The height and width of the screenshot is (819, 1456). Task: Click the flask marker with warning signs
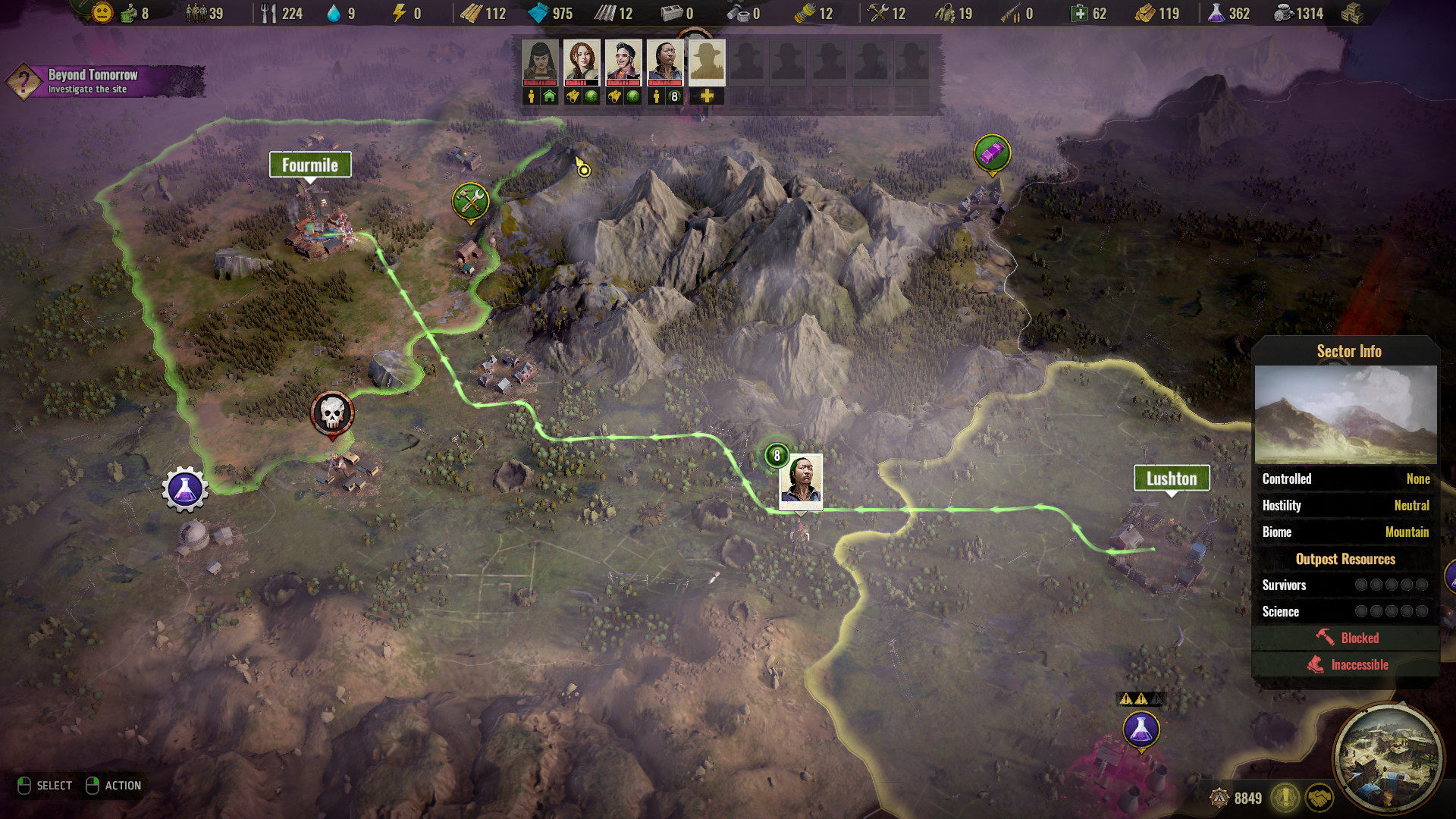[1141, 730]
